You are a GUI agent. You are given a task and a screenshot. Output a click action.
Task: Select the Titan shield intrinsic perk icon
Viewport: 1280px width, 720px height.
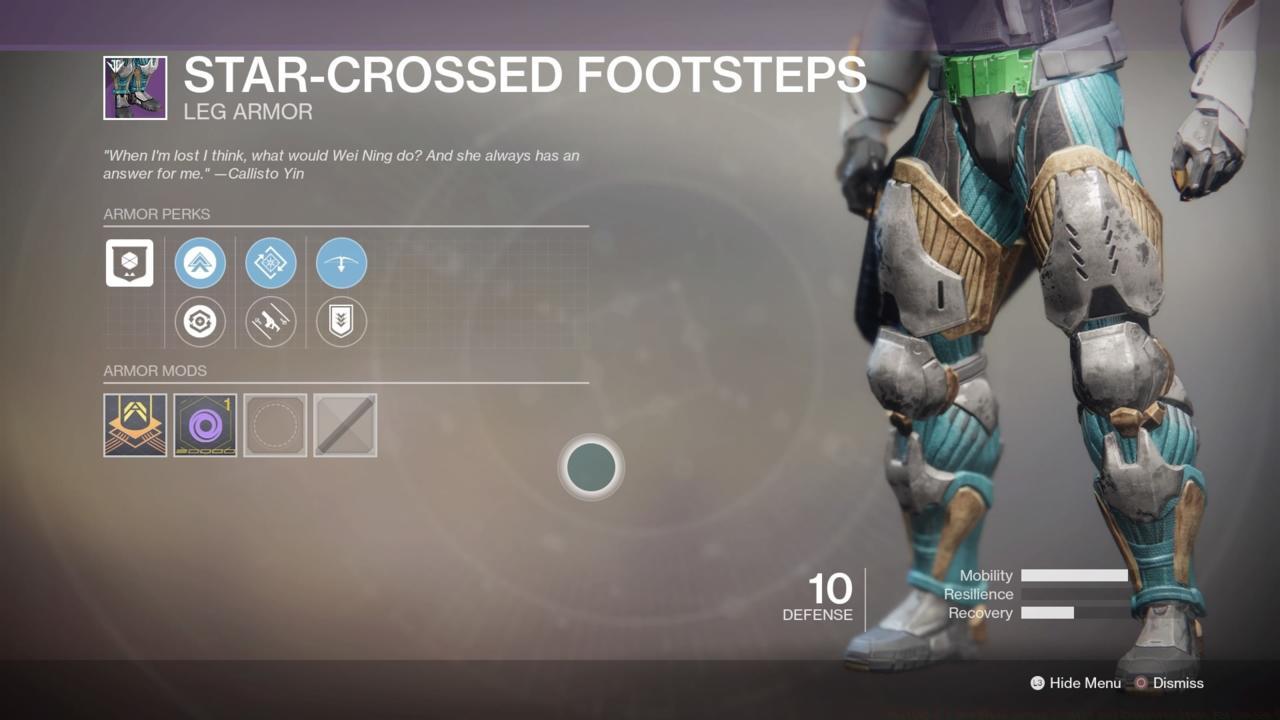129,262
